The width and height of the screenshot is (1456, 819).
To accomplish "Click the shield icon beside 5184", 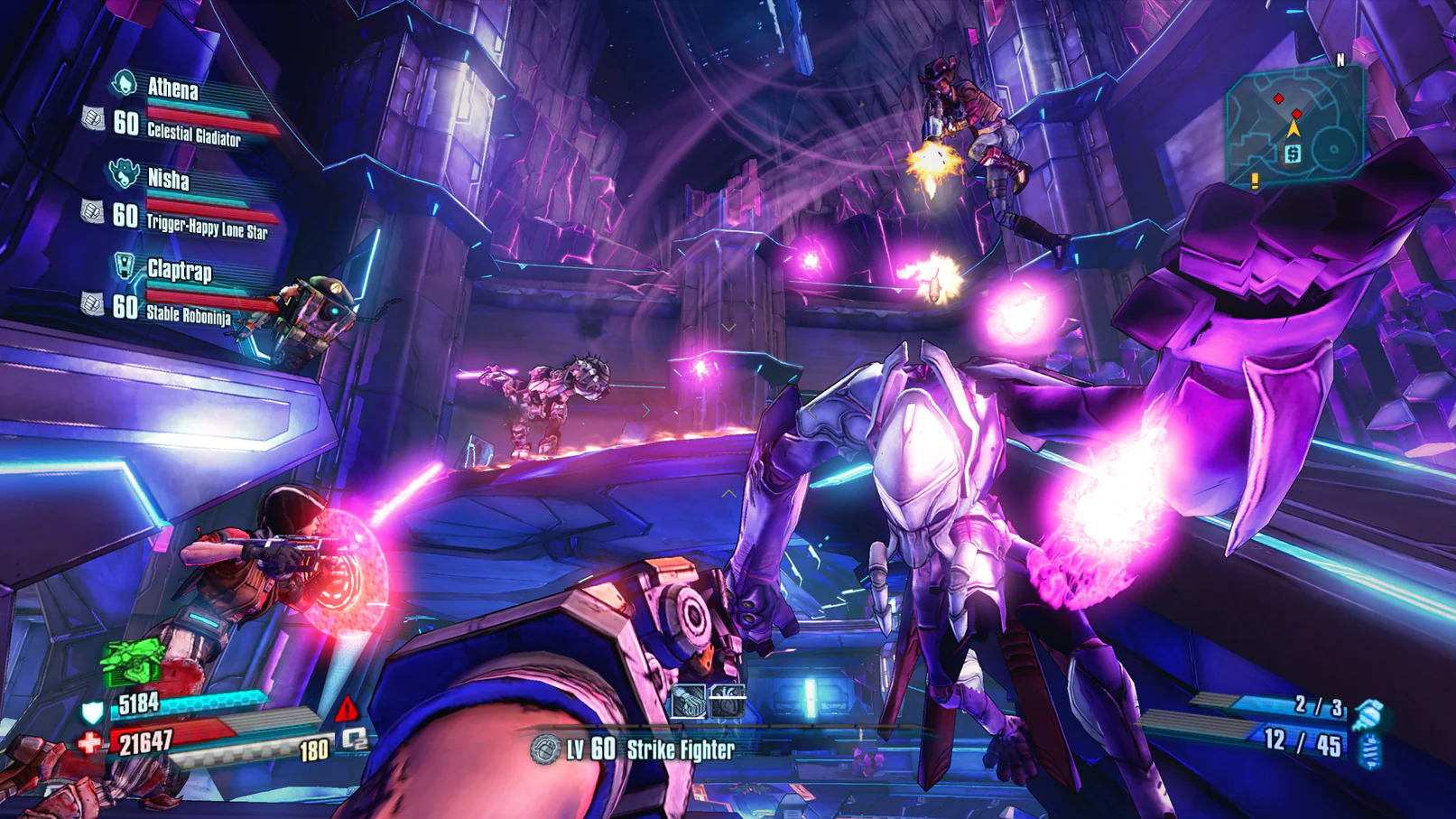I will click(90, 710).
